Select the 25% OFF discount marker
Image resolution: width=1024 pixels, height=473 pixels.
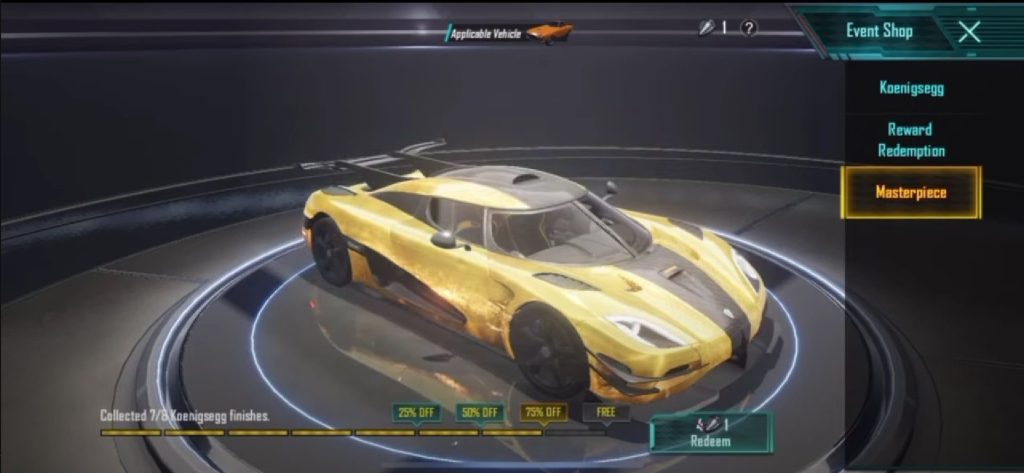[417, 412]
